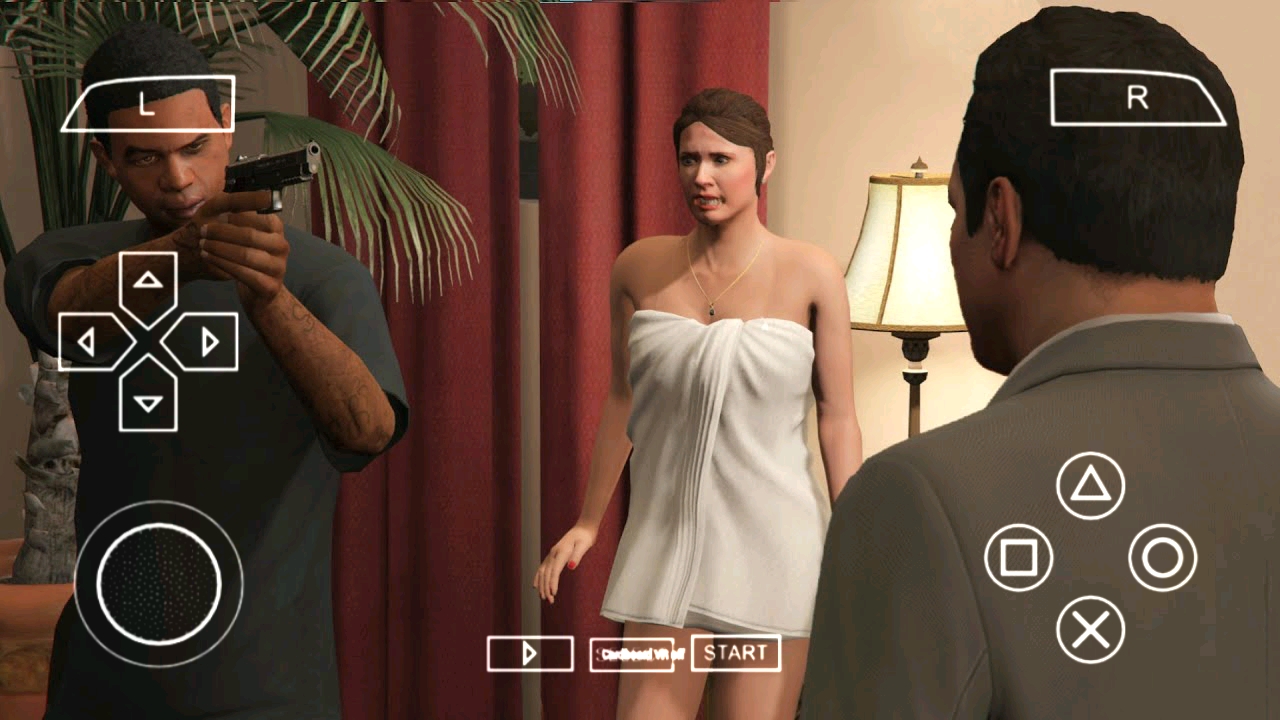The width and height of the screenshot is (1280, 720).
Task: Activate fast-forward using the play arrow button
Action: pos(529,654)
